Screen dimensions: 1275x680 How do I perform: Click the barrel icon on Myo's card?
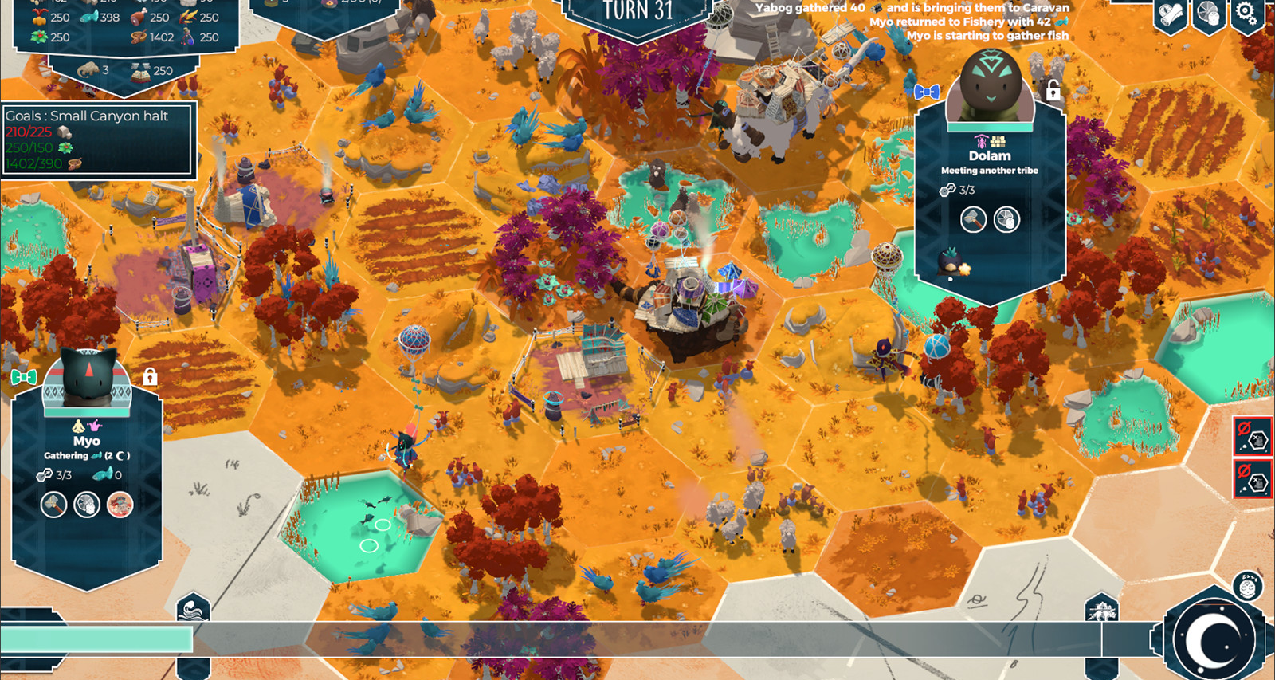87,504
